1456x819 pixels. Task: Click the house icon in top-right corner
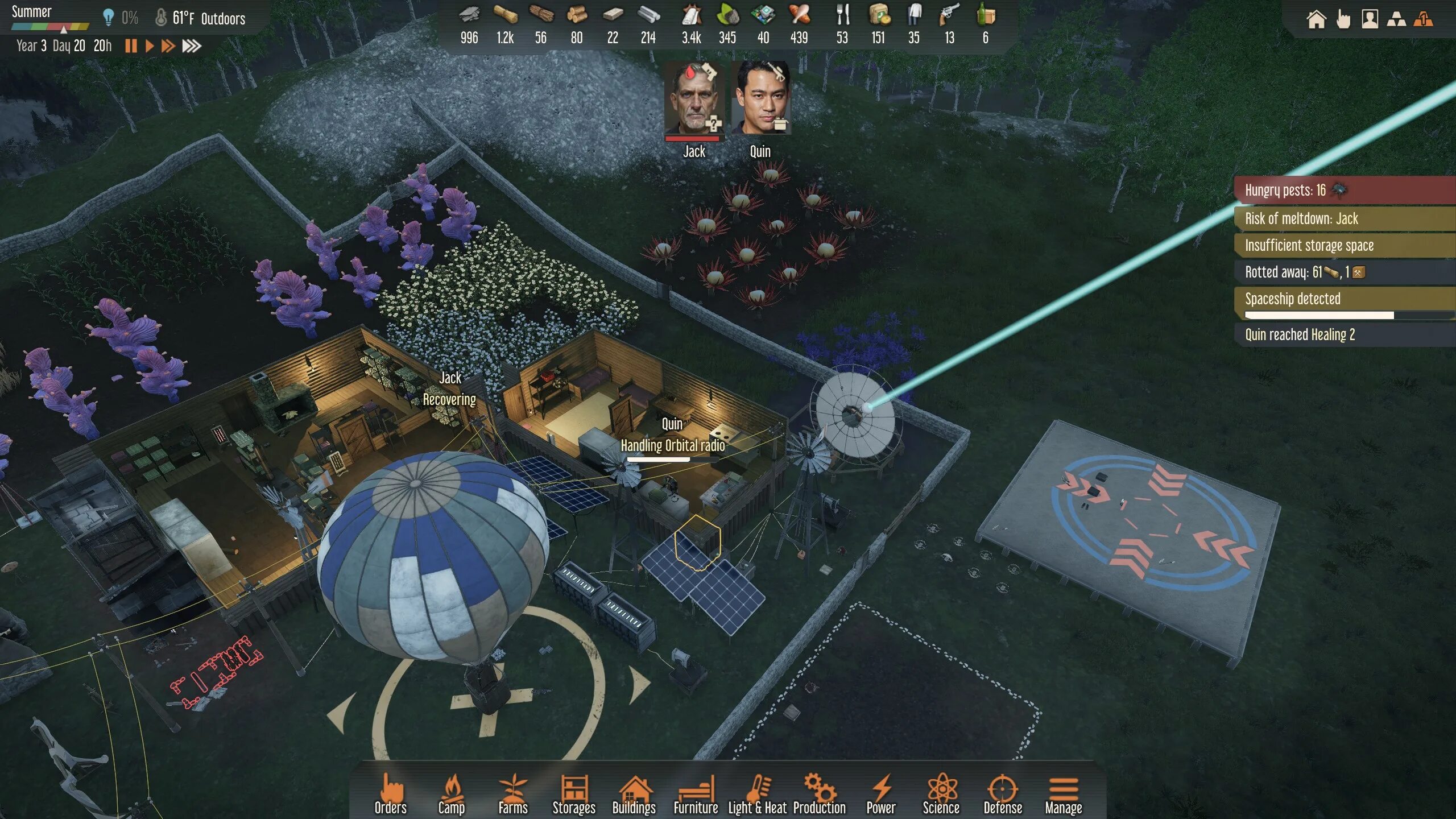pos(1316,20)
